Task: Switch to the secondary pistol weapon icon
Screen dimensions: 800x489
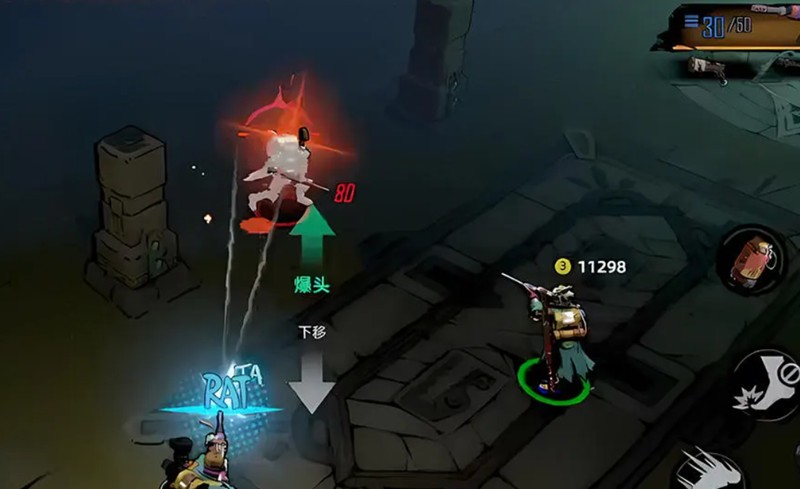Action: [x=708, y=67]
